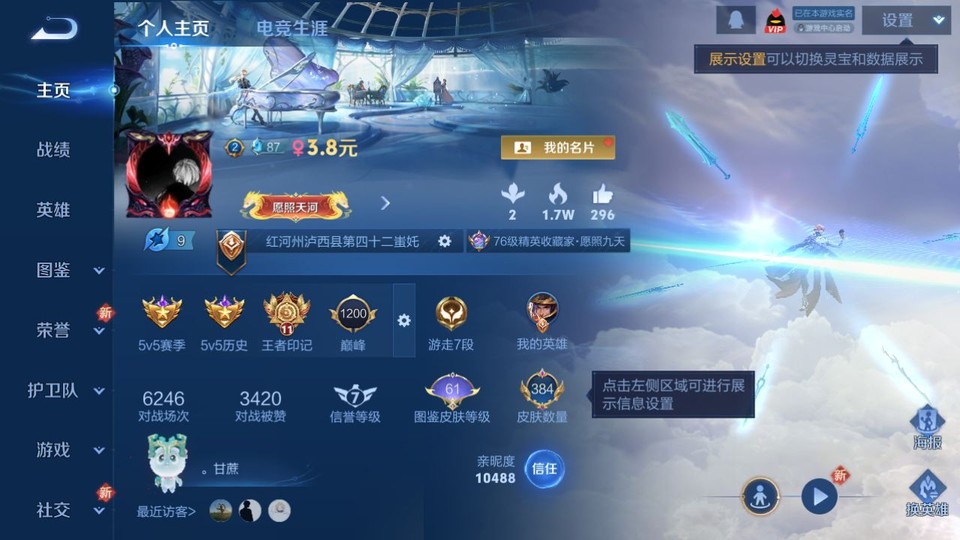Select 英雄 in the left sidebar
This screenshot has height=540, width=960.
(54, 210)
